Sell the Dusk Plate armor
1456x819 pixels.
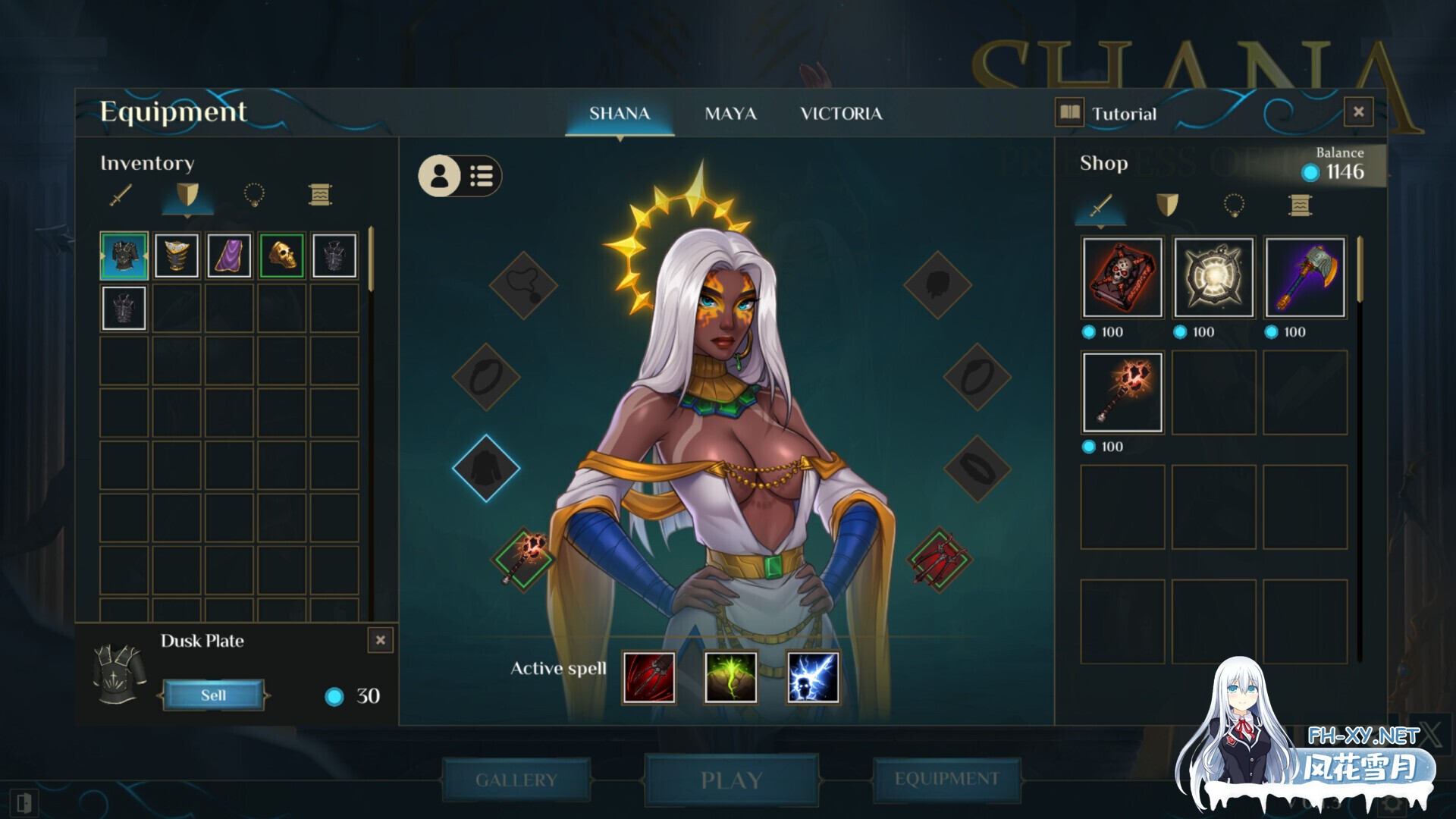coord(213,695)
